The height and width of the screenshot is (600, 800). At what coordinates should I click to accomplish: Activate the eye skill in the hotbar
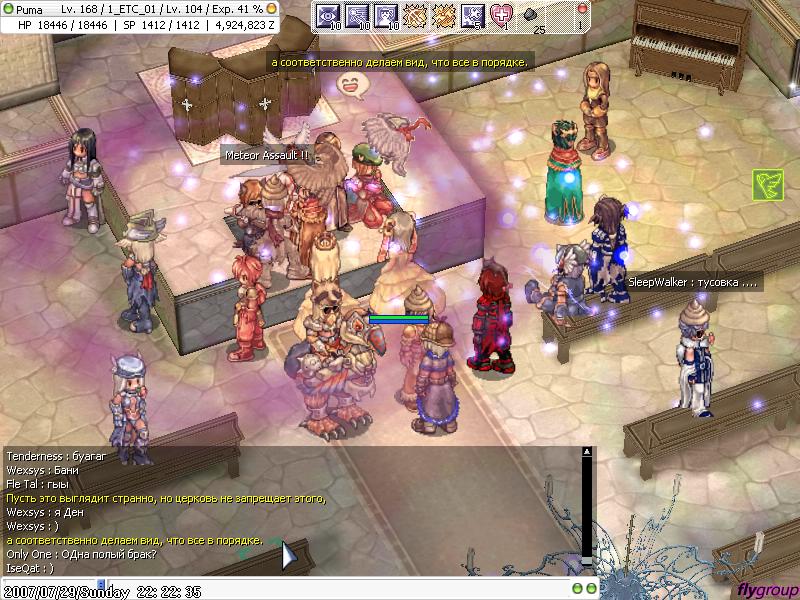328,15
